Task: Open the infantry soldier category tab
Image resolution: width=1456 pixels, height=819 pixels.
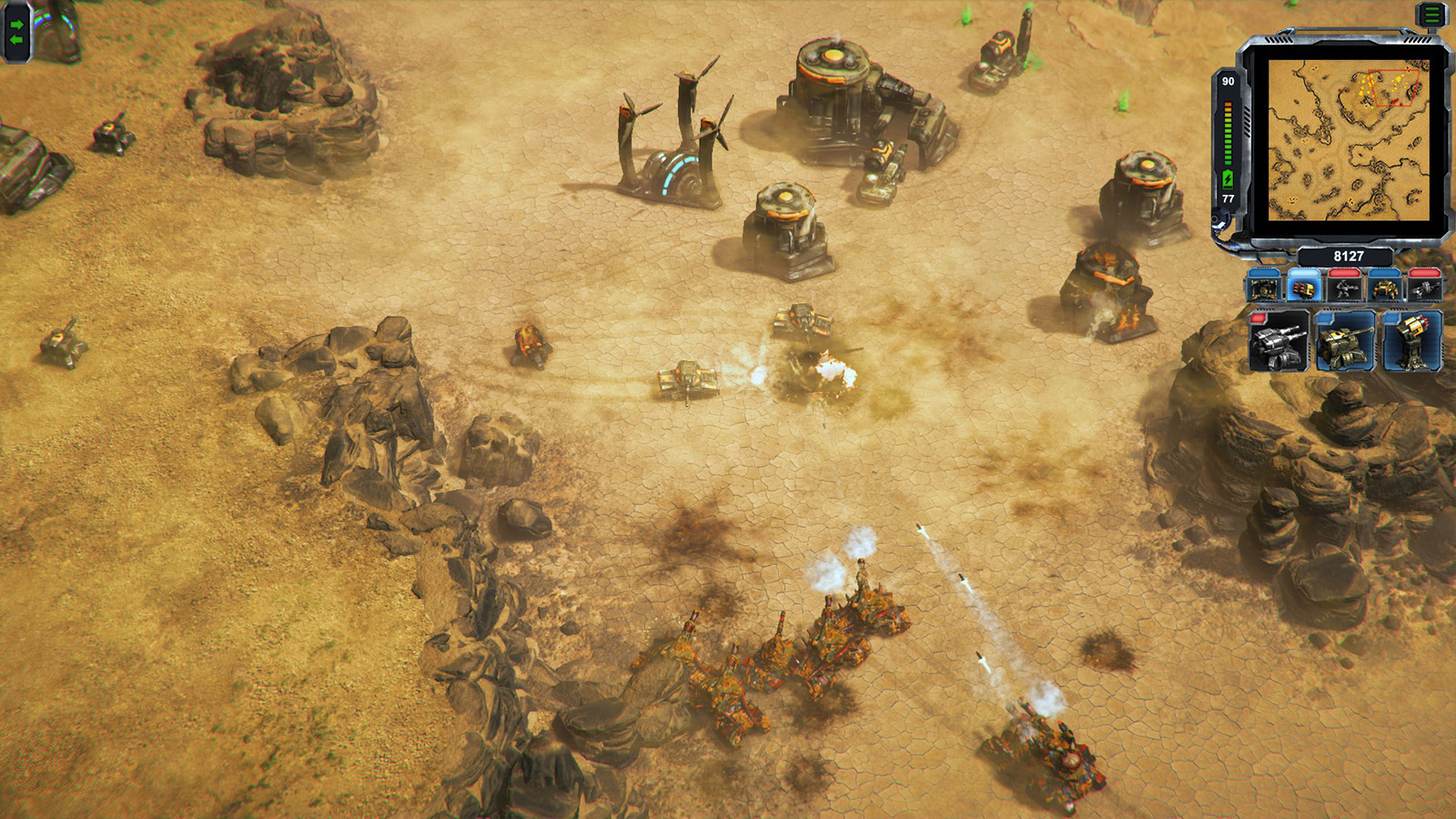Action: (1344, 288)
